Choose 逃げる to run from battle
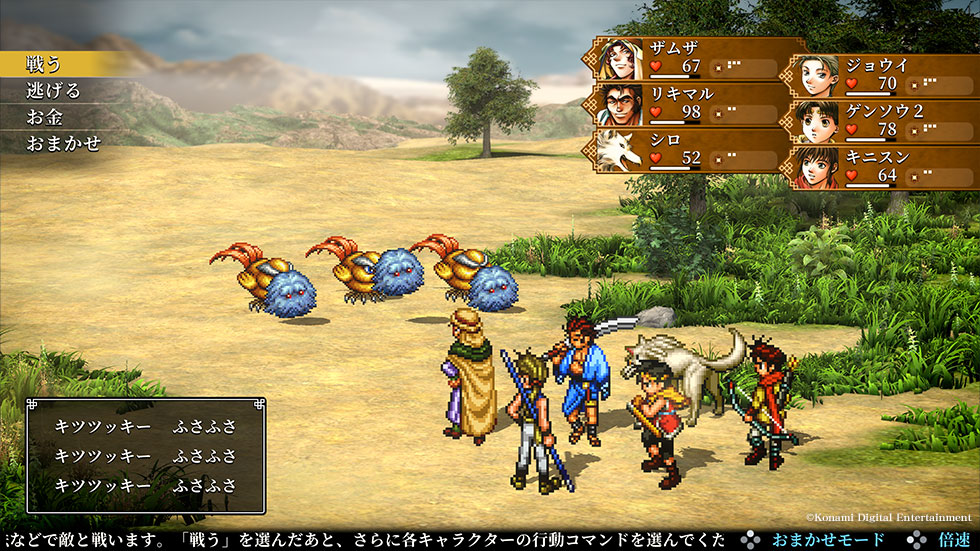 (x=54, y=90)
